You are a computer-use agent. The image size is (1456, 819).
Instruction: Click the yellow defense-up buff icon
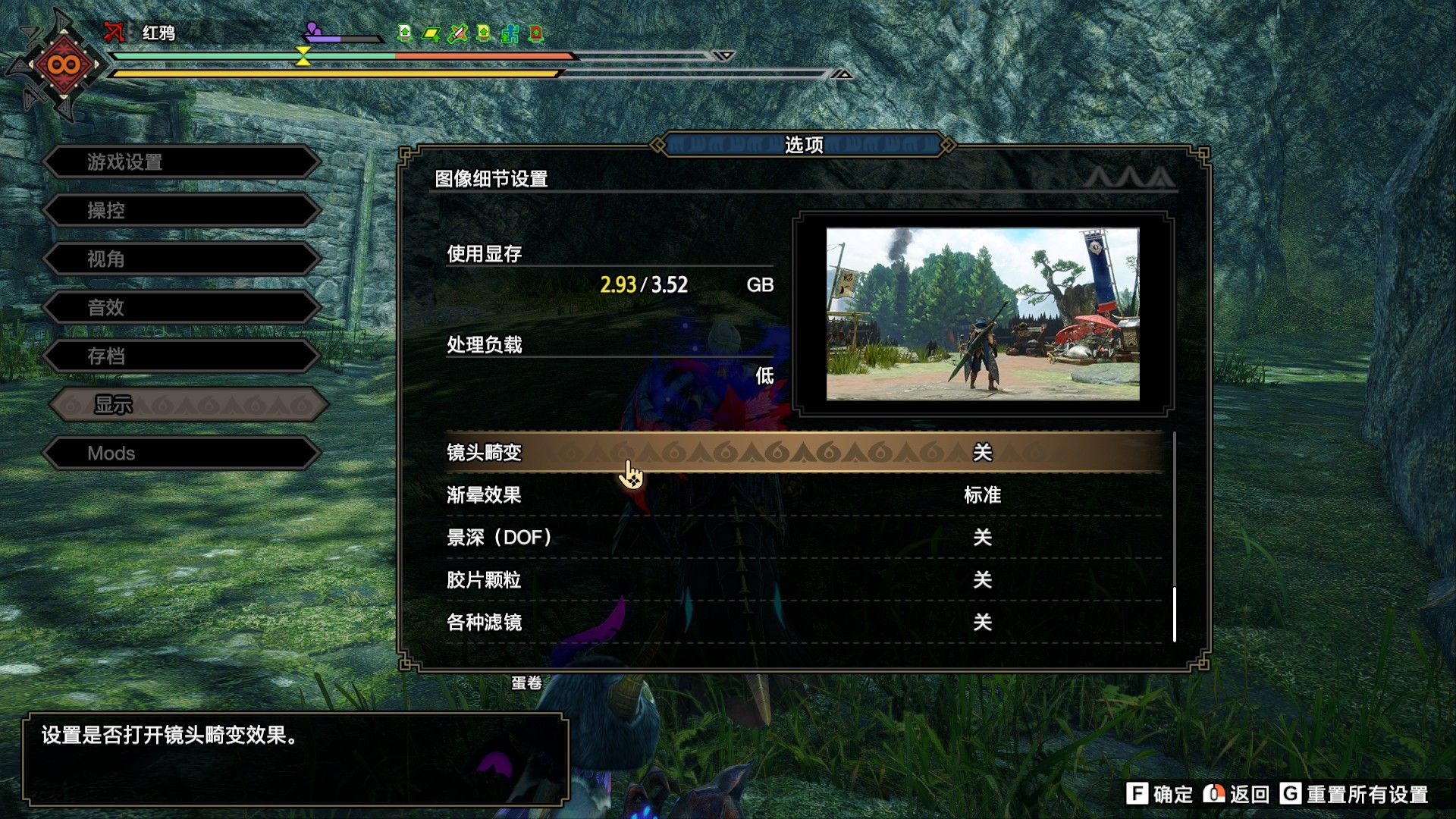483,33
